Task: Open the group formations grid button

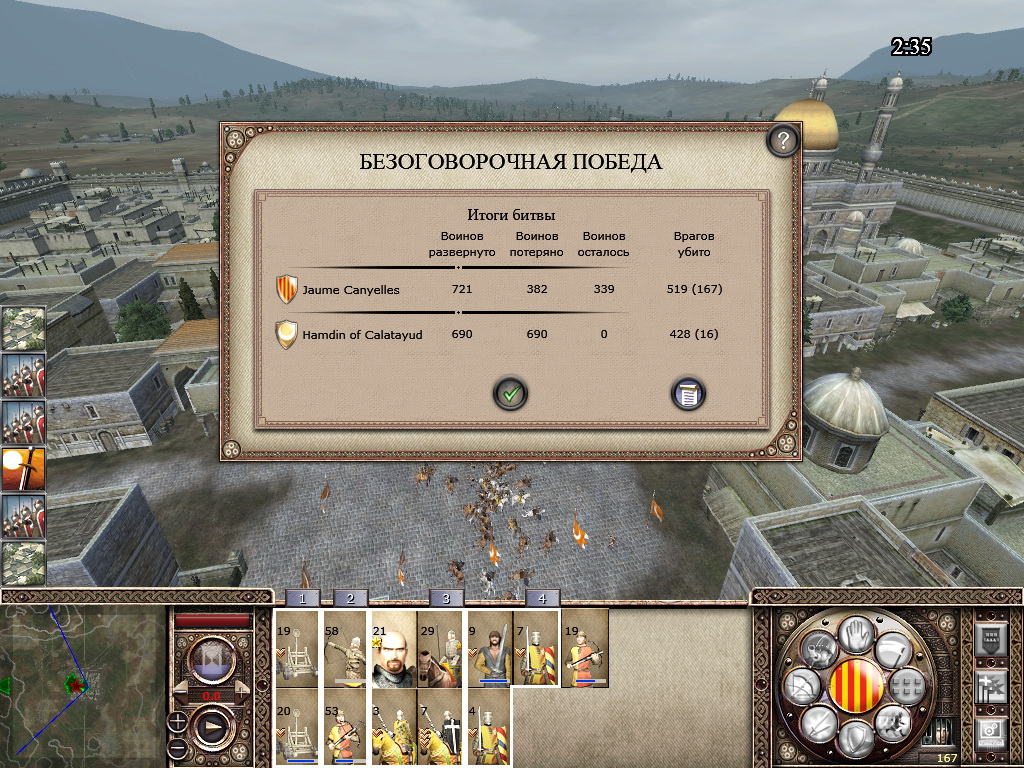Action: click(x=906, y=687)
